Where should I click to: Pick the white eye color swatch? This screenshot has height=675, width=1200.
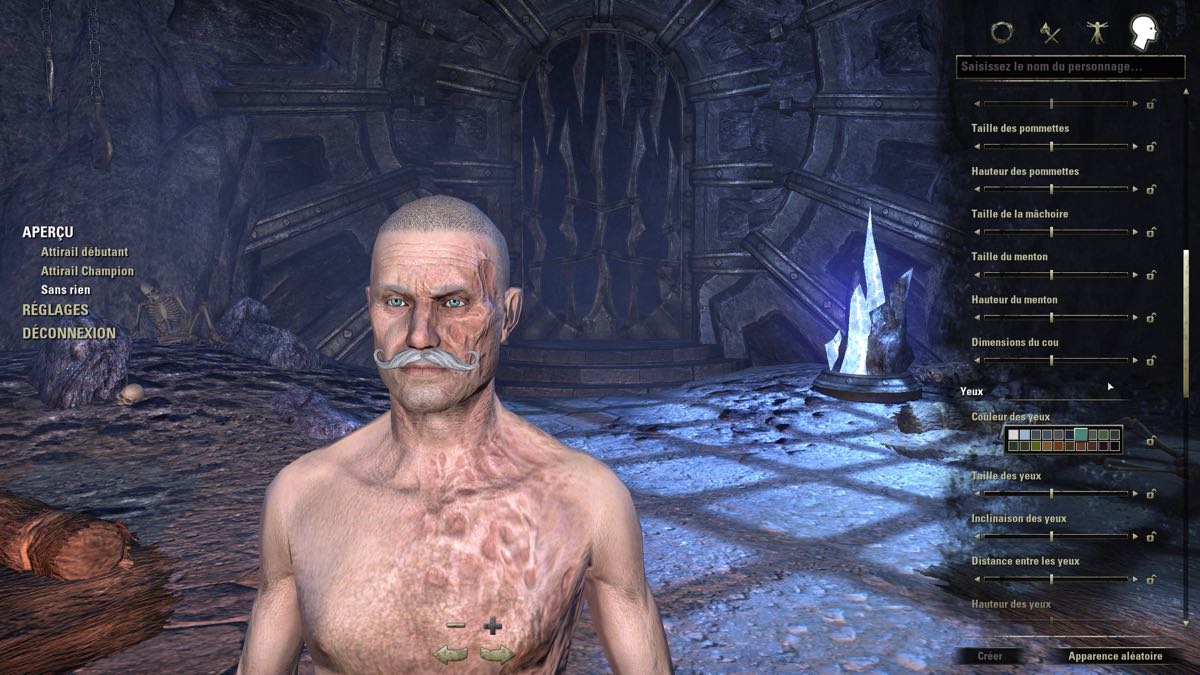point(1014,434)
